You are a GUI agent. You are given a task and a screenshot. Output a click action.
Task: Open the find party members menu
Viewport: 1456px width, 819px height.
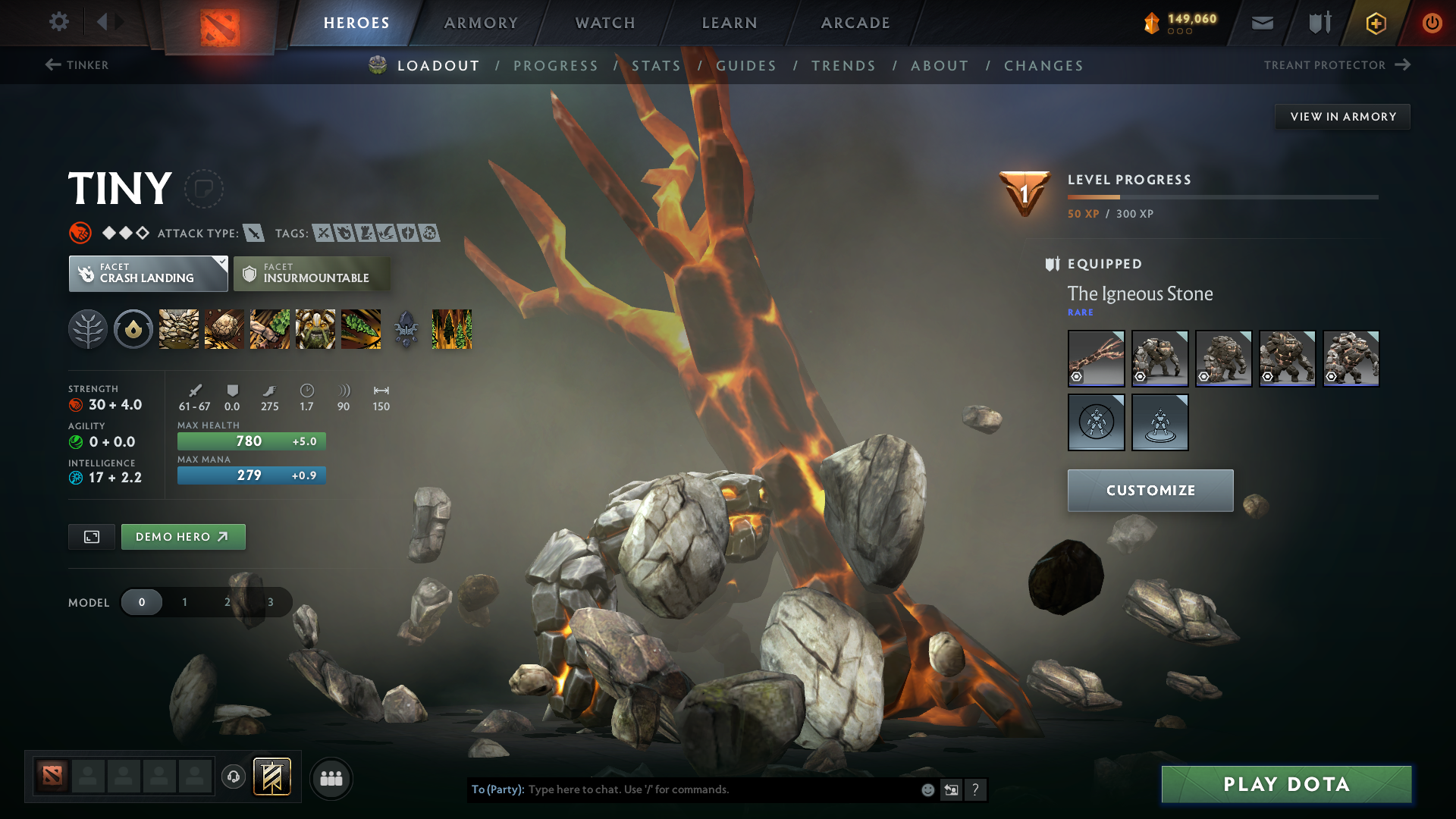pyautogui.click(x=331, y=778)
